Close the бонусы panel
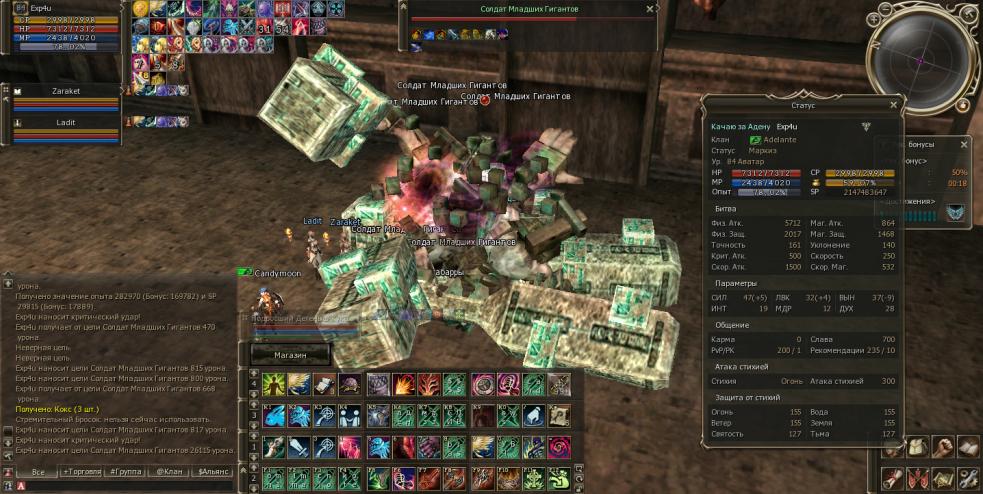The width and height of the screenshot is (983, 494). click(964, 144)
